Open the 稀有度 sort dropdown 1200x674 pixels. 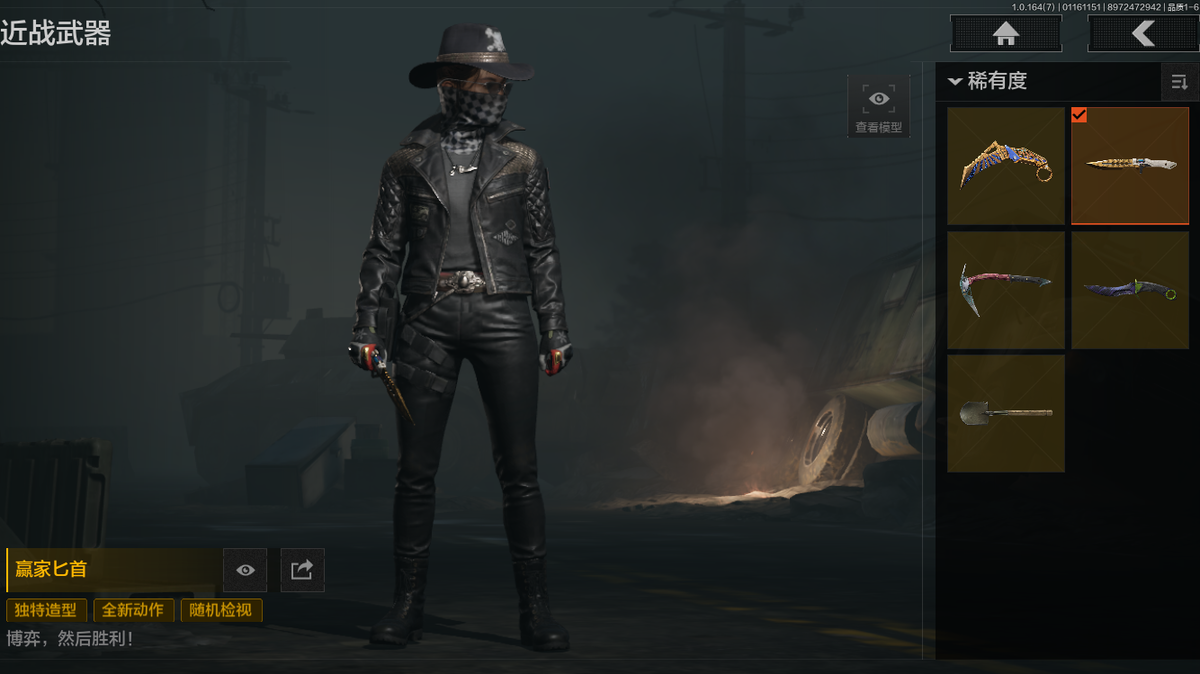click(x=990, y=81)
